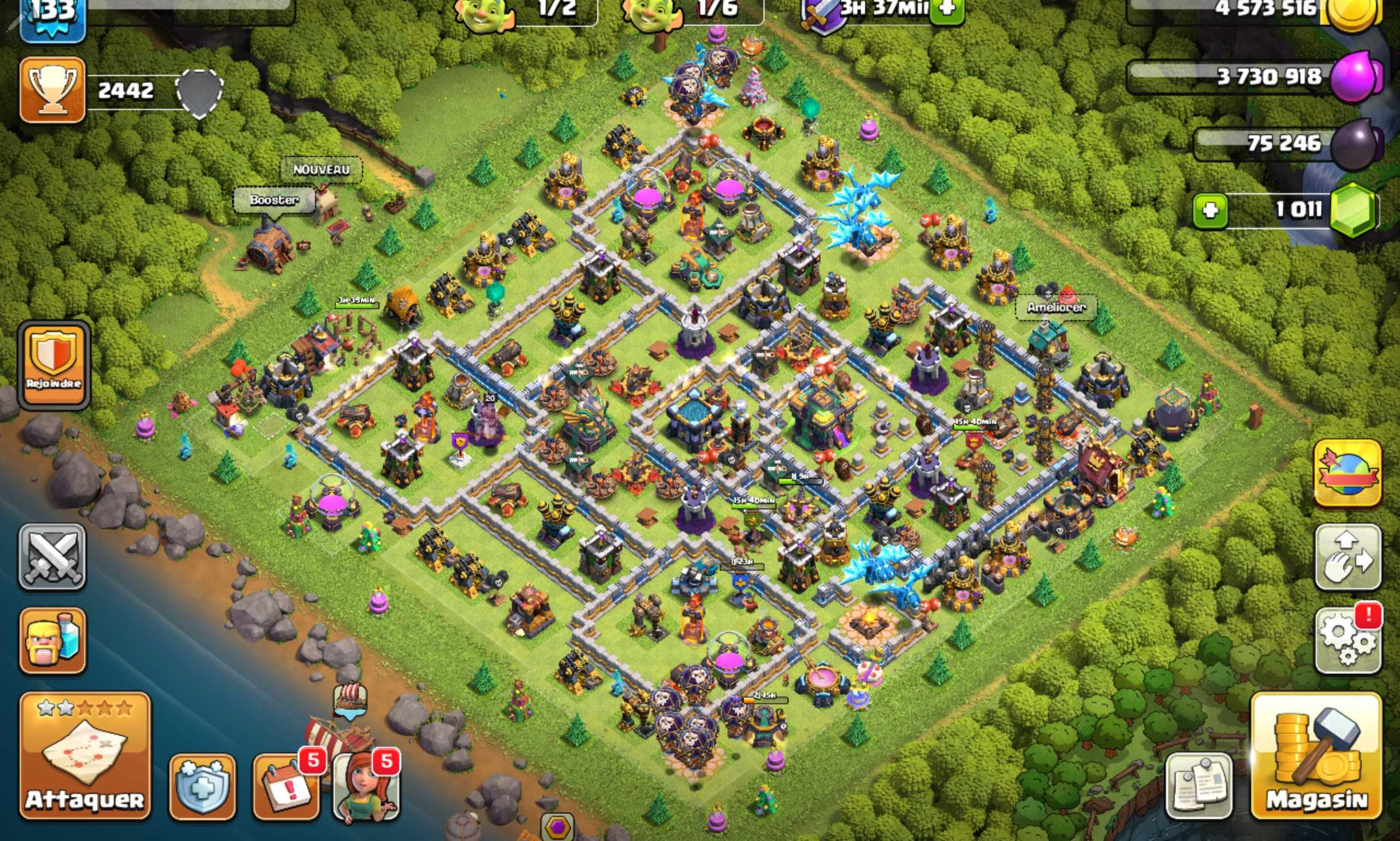1400x841 pixels.
Task: Tap the Booster label bubble
Action: point(274,201)
